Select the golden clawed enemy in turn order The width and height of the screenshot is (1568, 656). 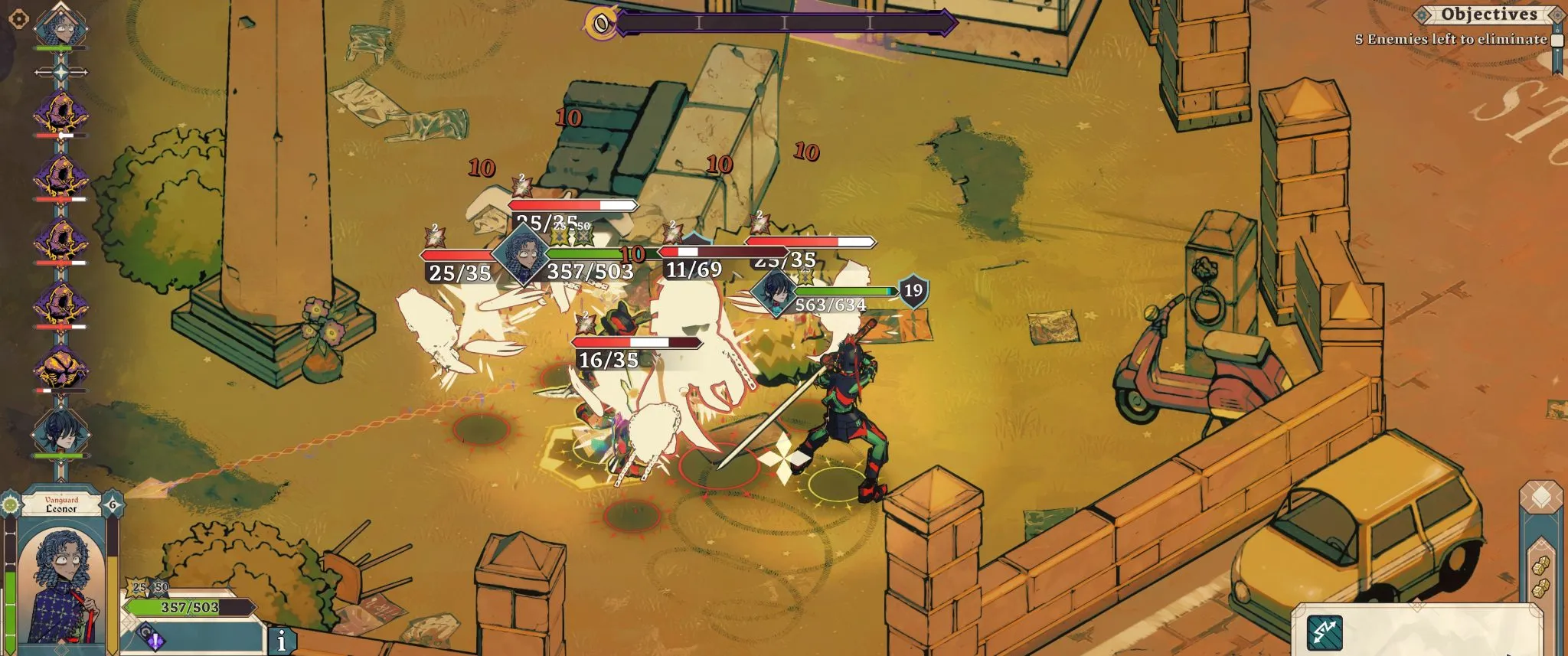pos(60,368)
